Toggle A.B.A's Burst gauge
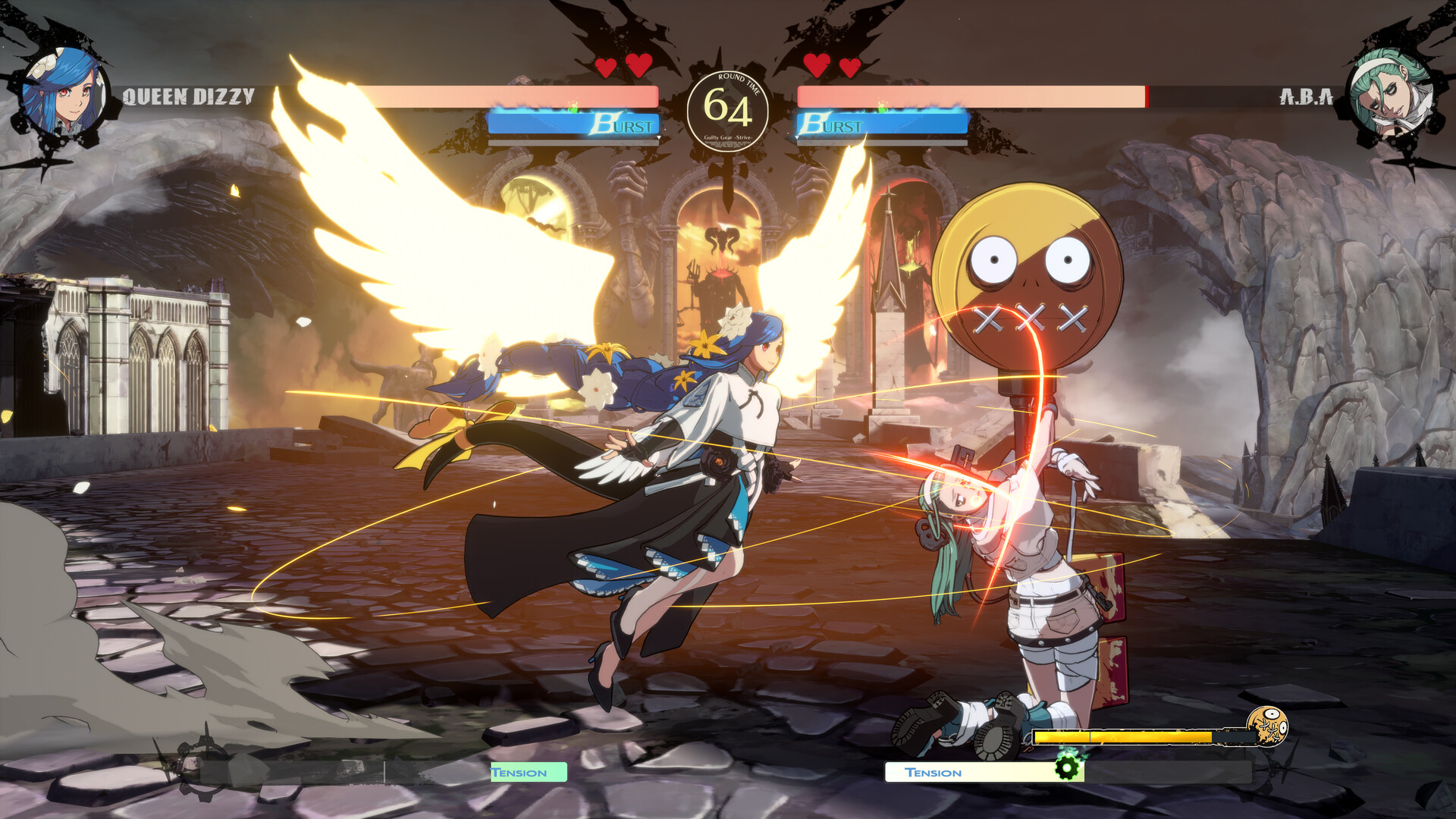 point(883,121)
